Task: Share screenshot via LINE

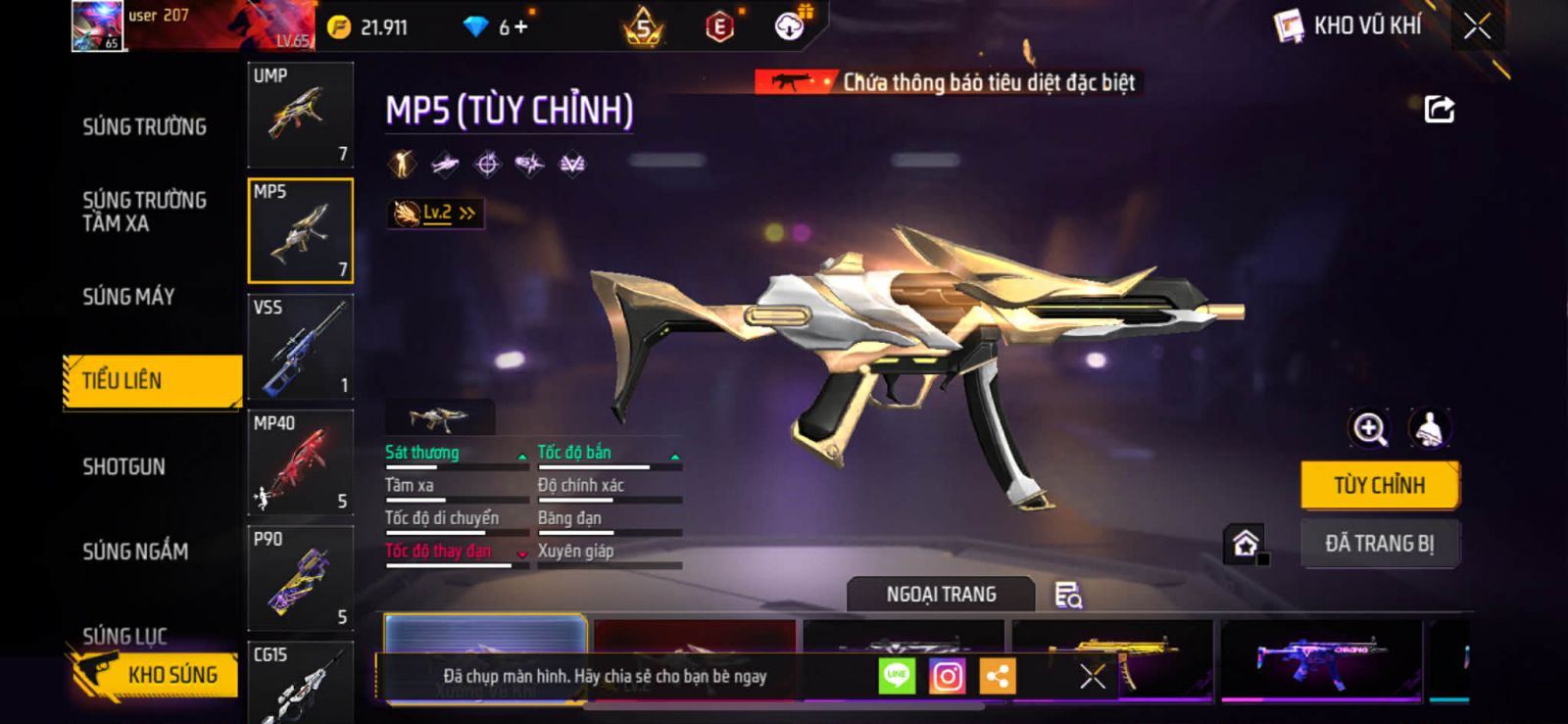Action: pyautogui.click(x=897, y=676)
